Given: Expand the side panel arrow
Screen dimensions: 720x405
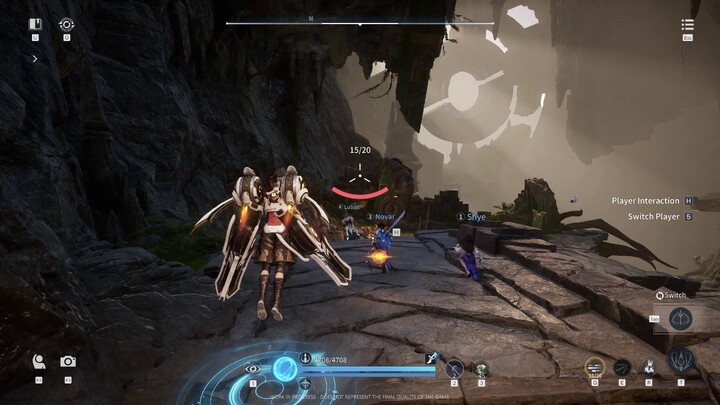Looking at the screenshot, I should pyautogui.click(x=36, y=59).
